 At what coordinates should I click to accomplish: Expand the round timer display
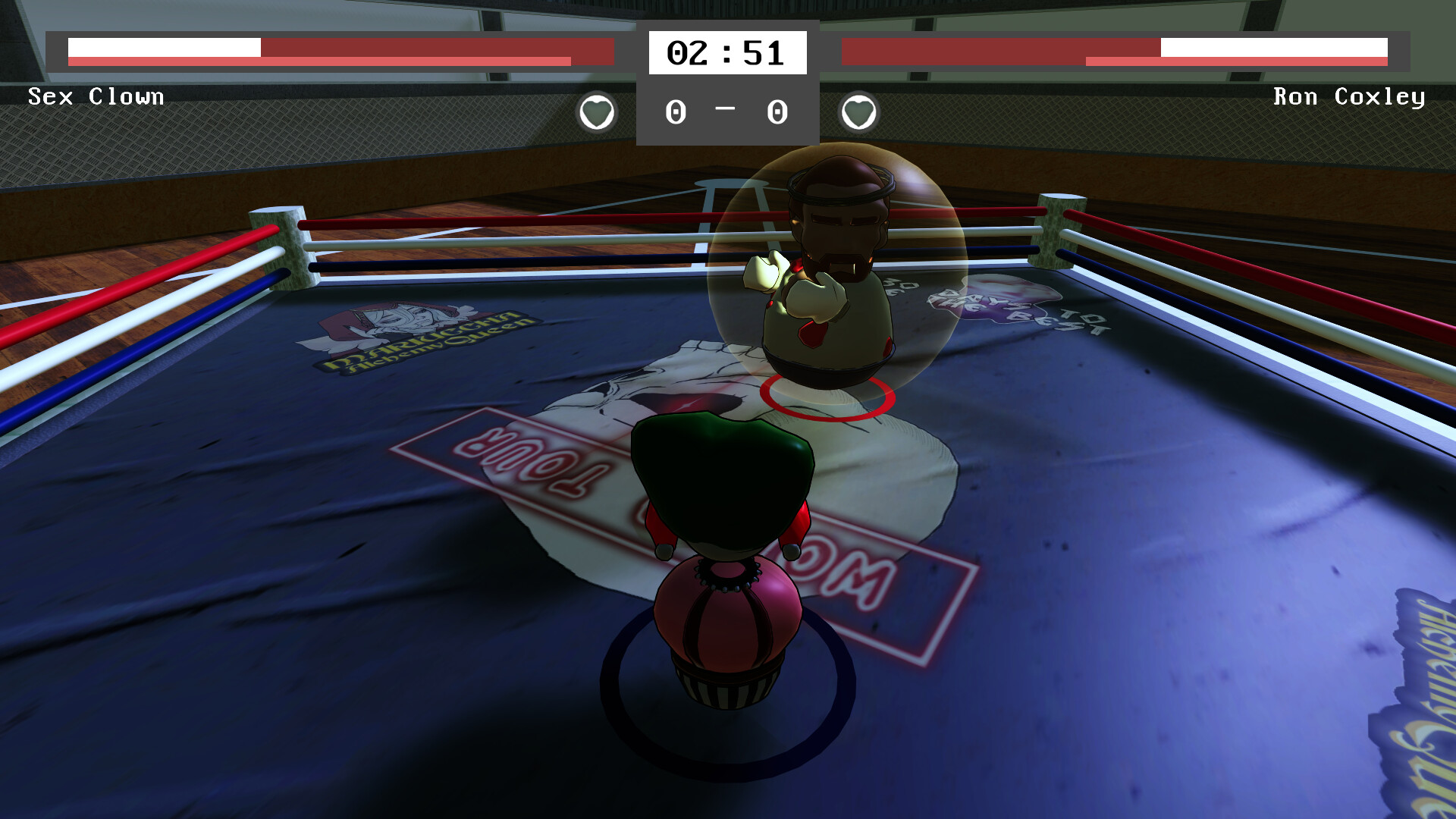[x=726, y=51]
